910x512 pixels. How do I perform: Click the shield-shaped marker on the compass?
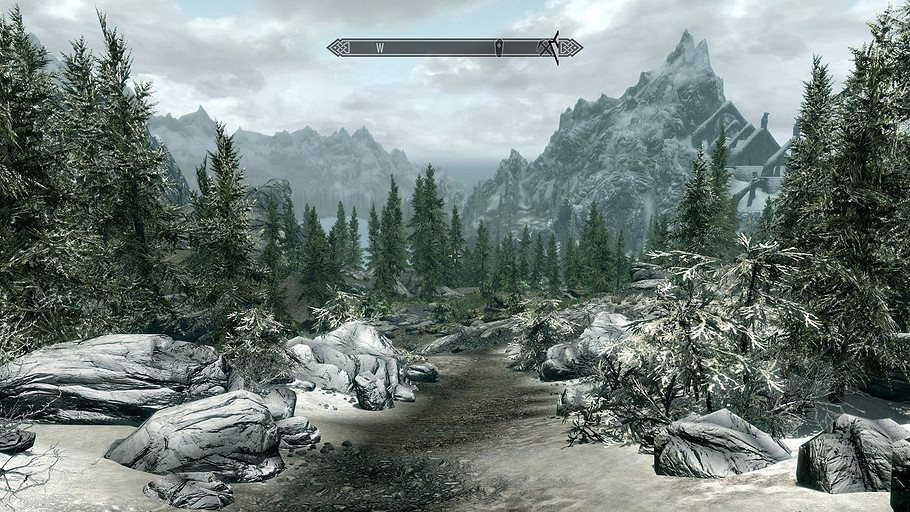498,46
